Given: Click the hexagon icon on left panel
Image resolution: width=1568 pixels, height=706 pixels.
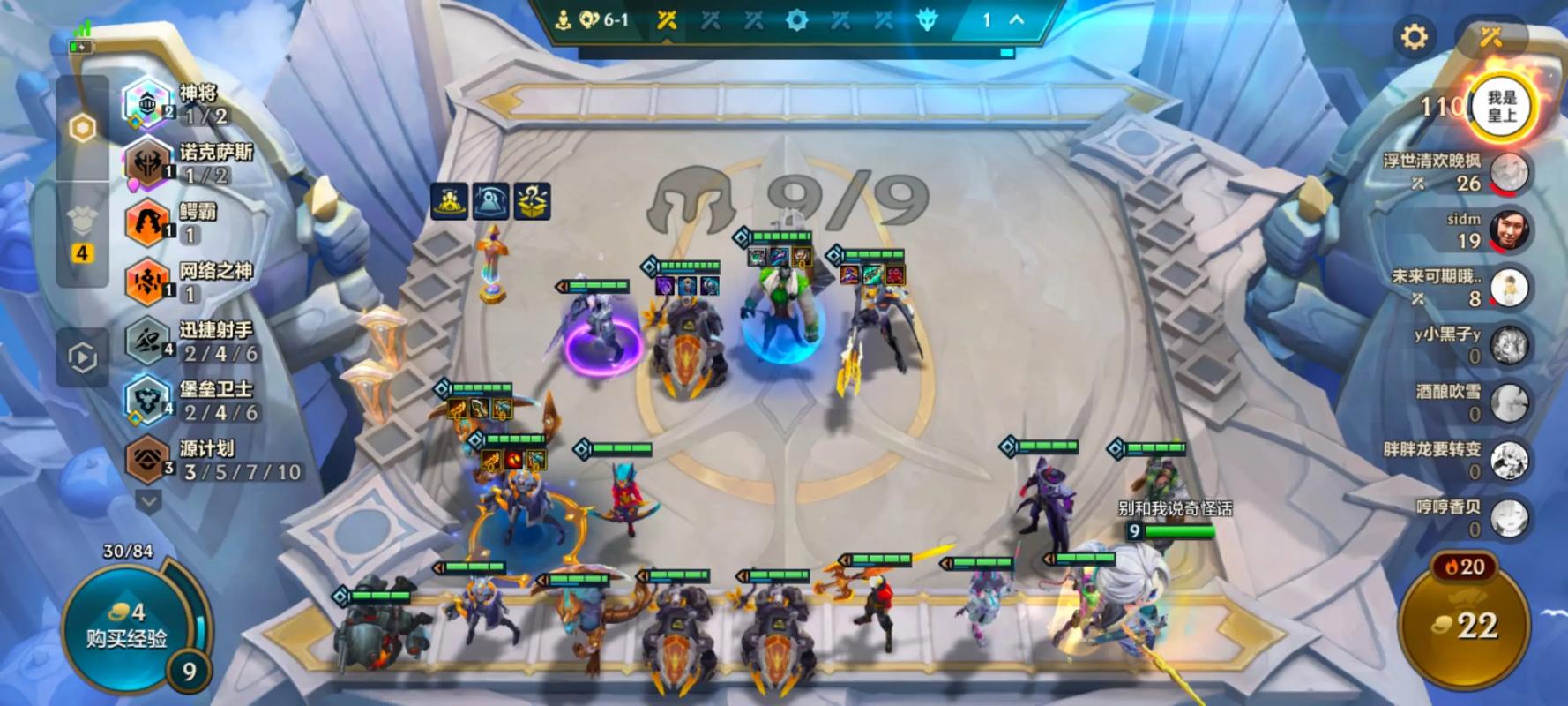Looking at the screenshot, I should pyautogui.click(x=82, y=129).
